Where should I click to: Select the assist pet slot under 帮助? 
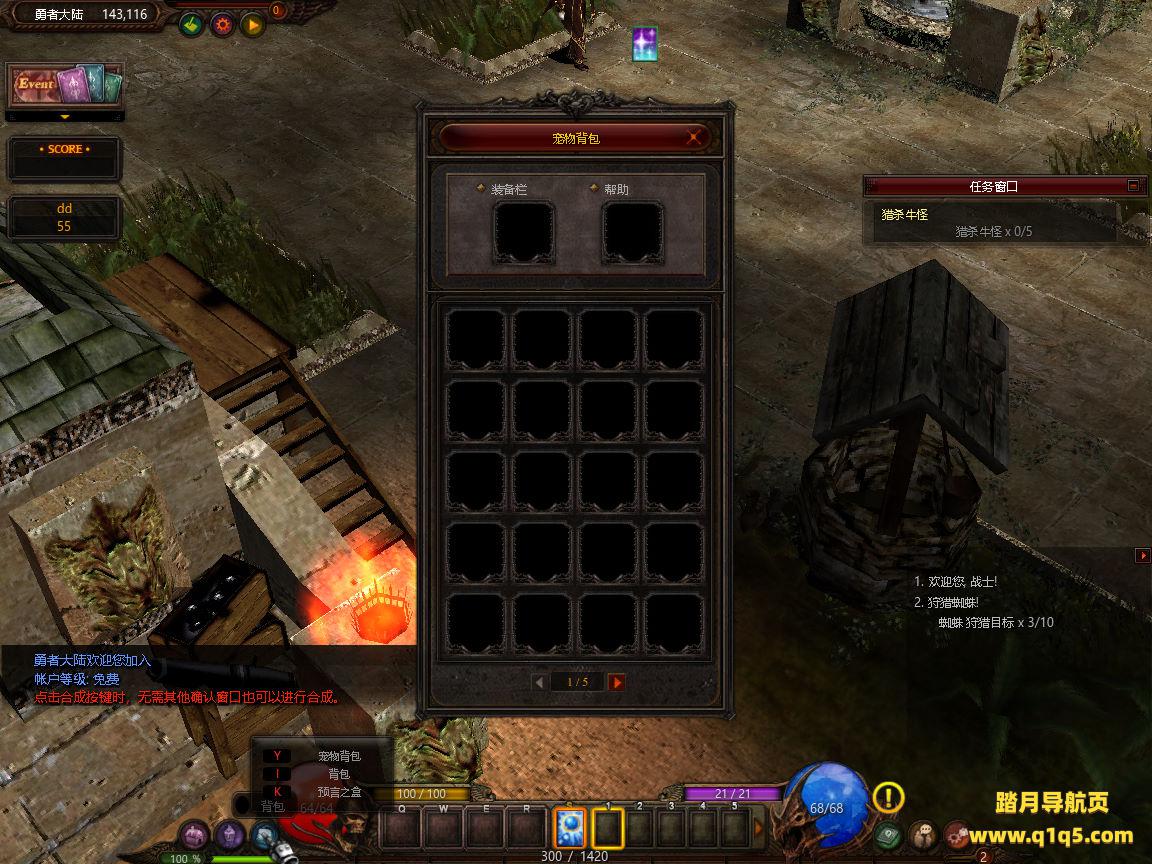pyautogui.click(x=632, y=232)
